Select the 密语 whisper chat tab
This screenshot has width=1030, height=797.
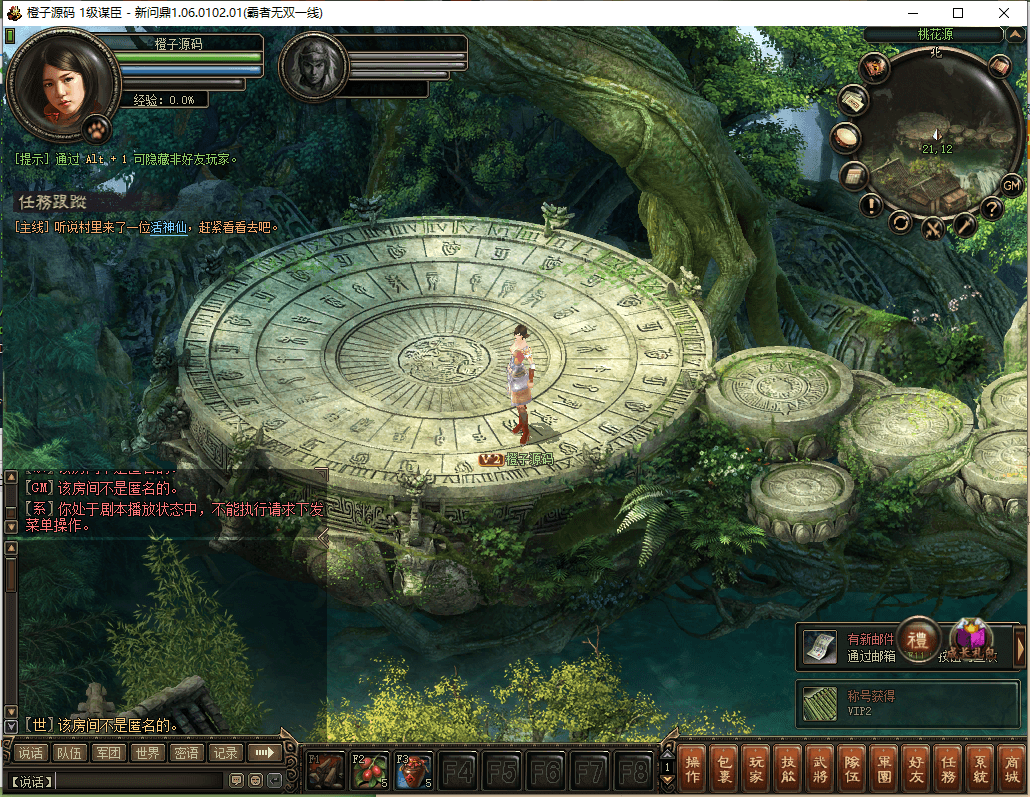186,753
